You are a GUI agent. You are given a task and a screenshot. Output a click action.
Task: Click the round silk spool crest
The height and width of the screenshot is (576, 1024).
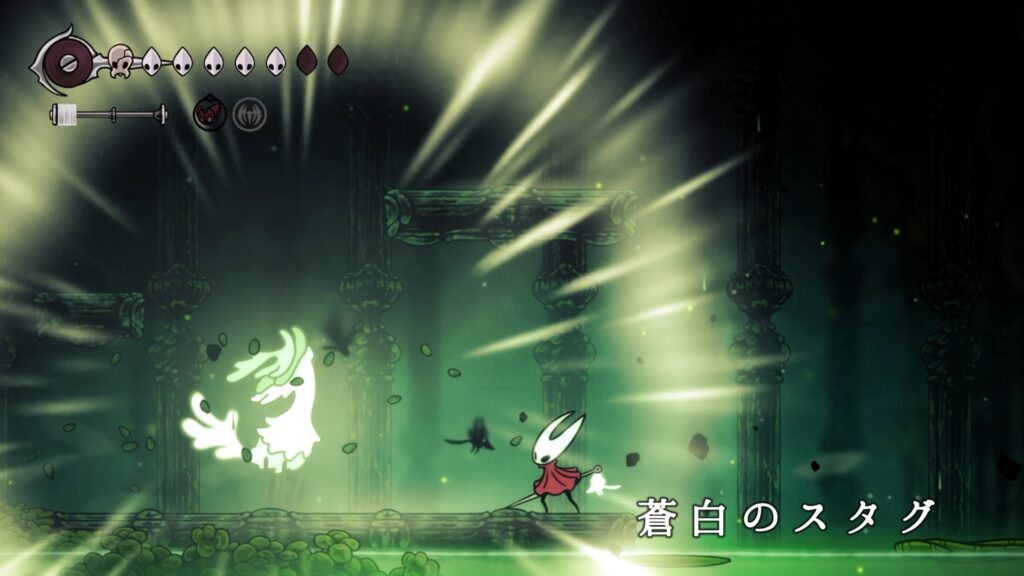(69, 63)
